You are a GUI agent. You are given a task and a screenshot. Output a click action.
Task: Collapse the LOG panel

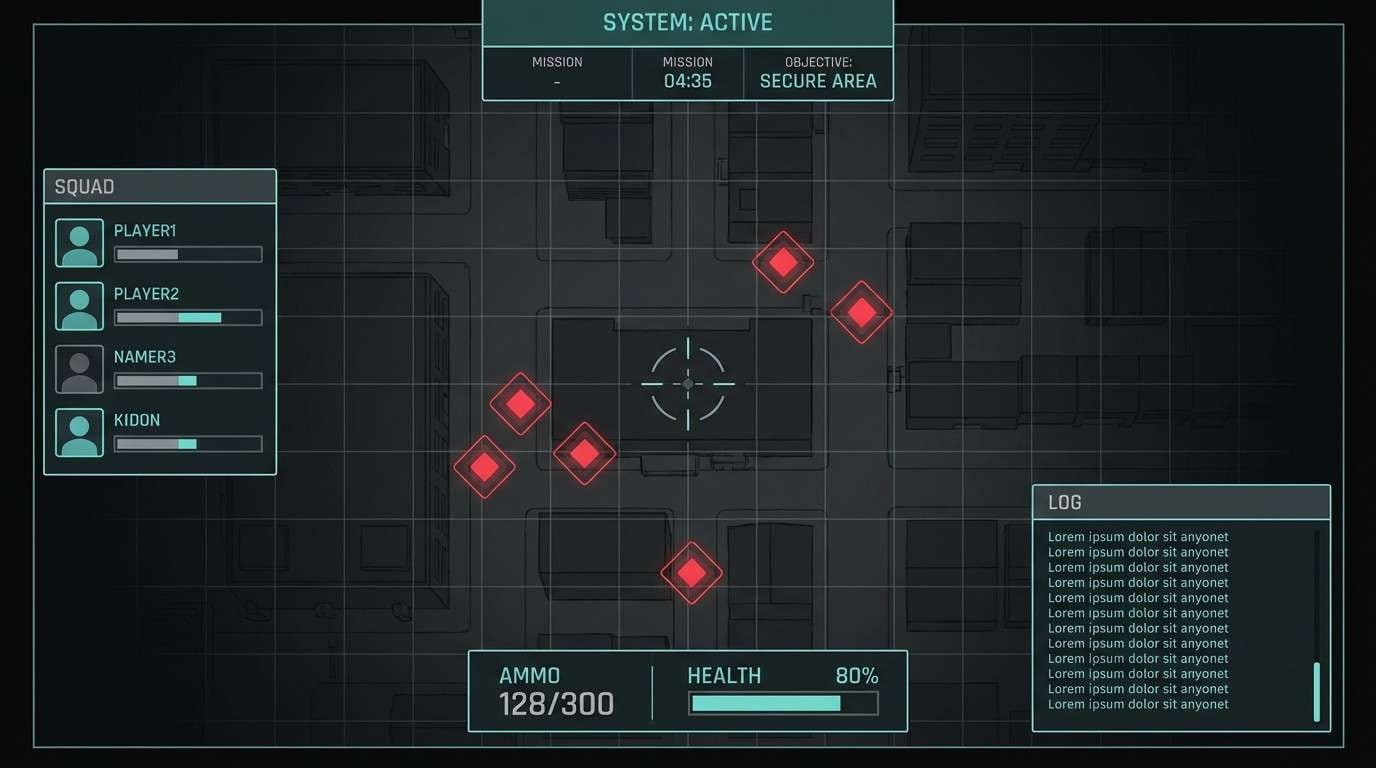(1181, 502)
